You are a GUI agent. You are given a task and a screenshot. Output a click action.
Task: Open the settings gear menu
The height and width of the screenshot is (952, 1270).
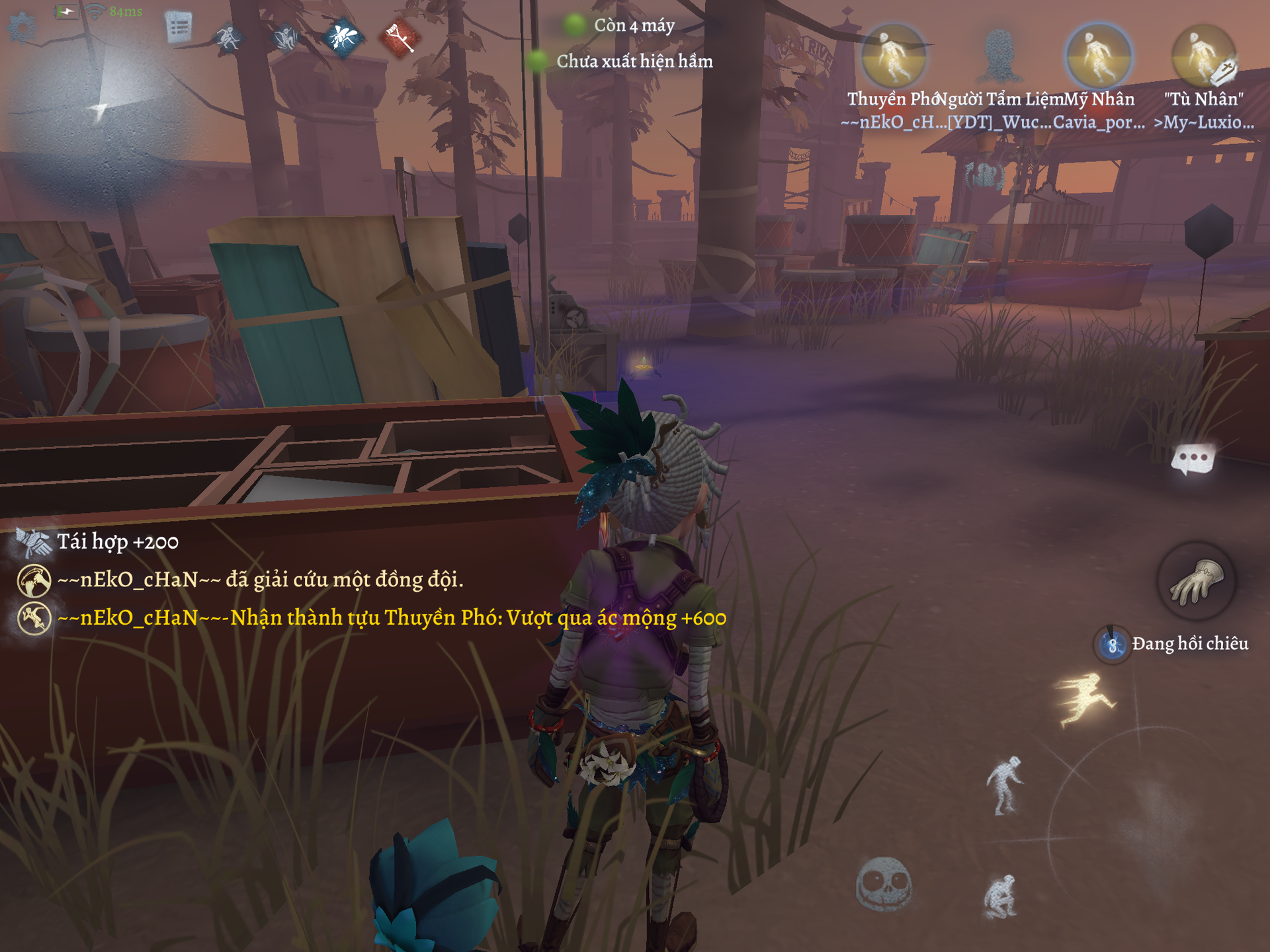click(22, 28)
